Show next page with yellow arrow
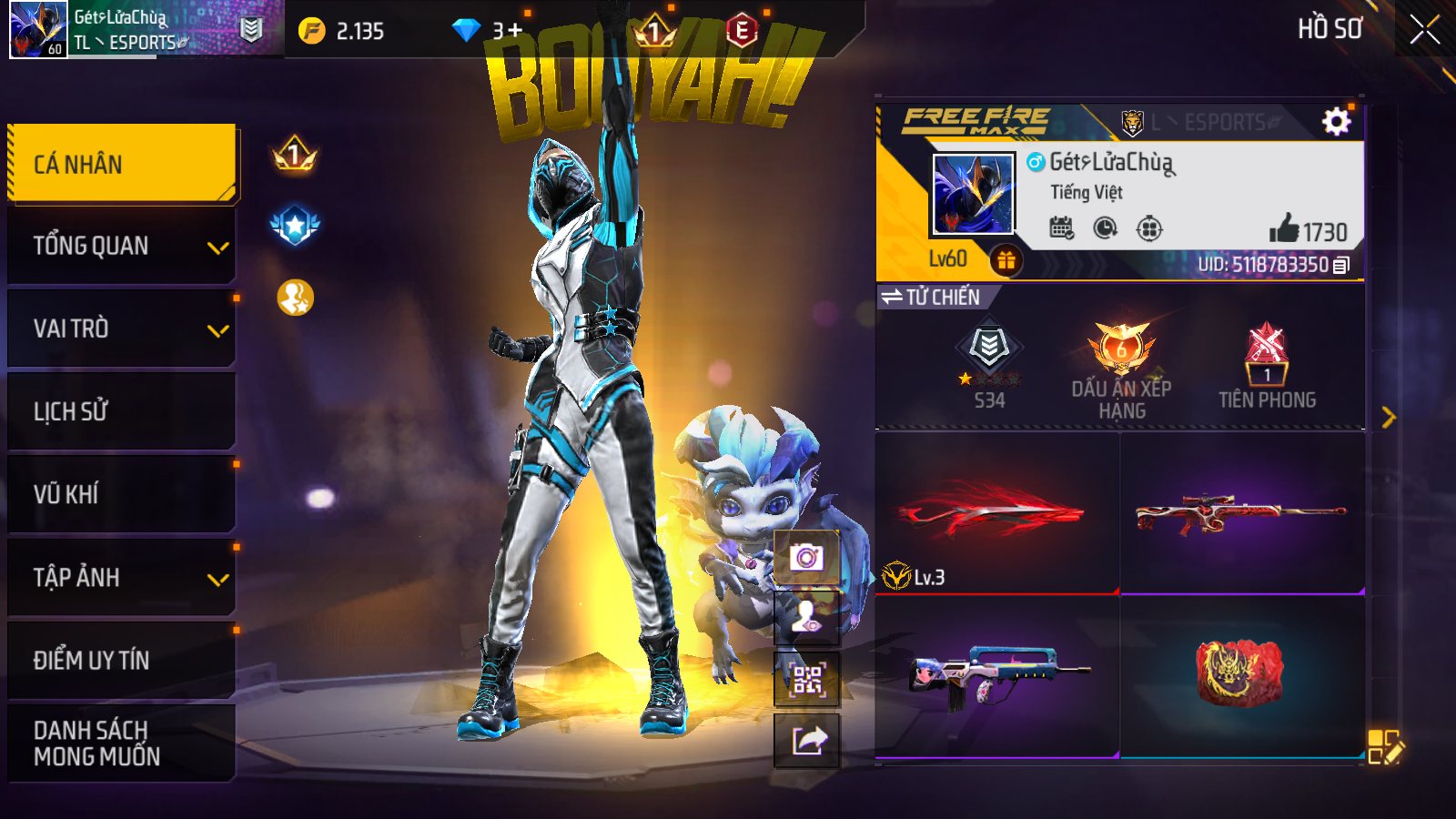Screen dimensions: 1456x819 [1388, 417]
